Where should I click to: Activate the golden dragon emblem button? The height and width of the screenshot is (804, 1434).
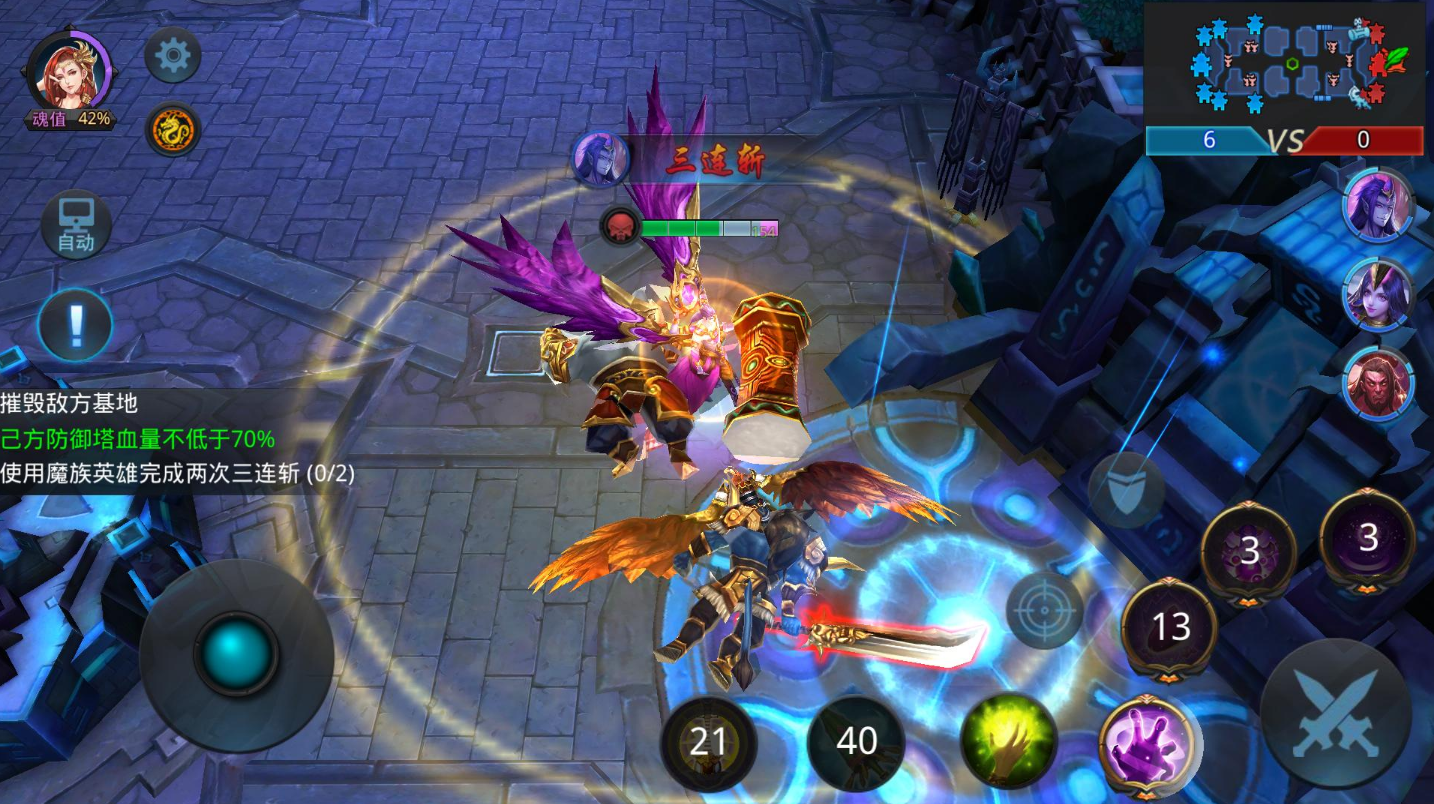173,129
